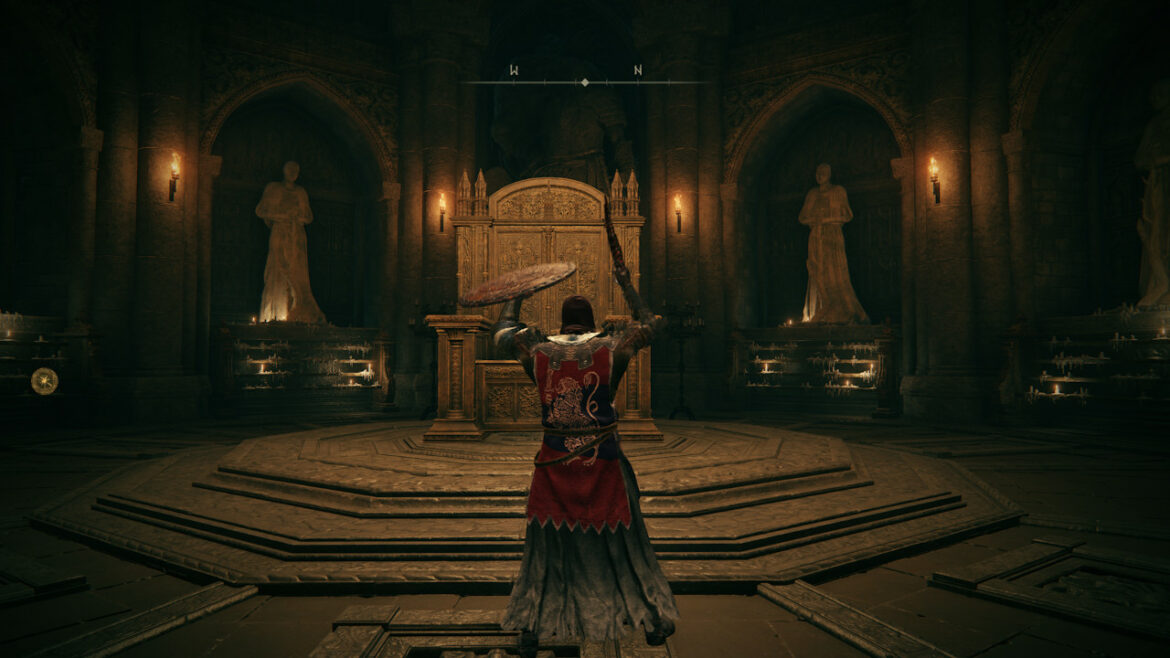Screen dimensions: 1170x658
Task: Click the compass bar heading indicator
Action: (x=585, y=82)
